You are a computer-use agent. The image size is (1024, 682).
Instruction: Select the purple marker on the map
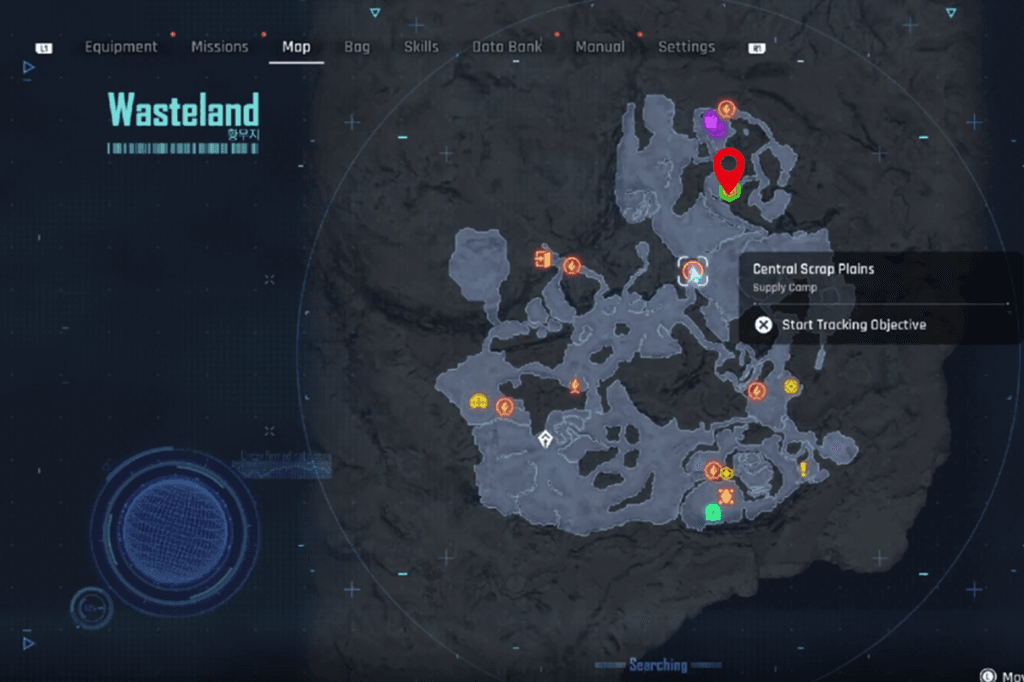pos(712,124)
